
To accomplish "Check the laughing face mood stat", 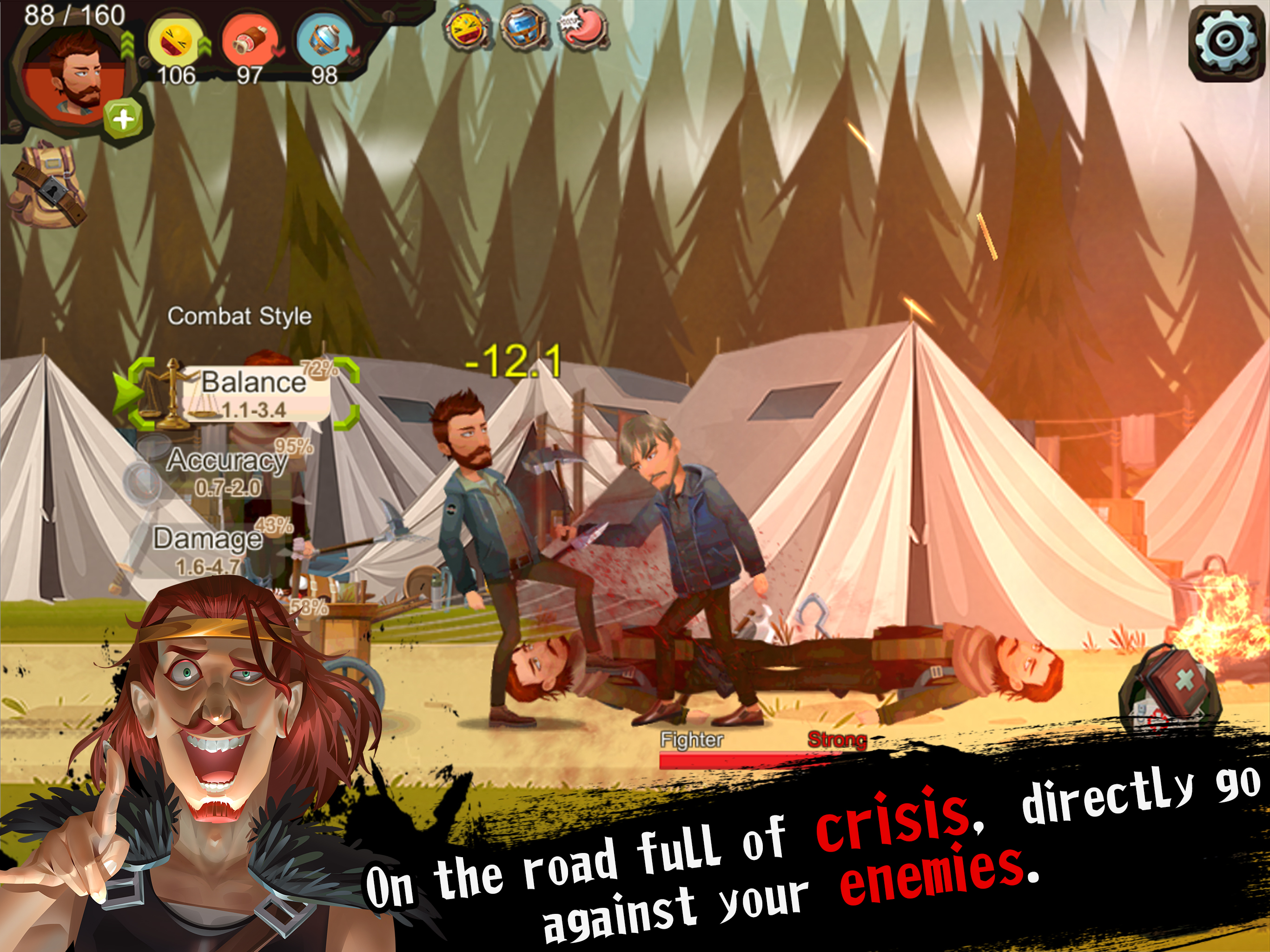I will [x=174, y=42].
